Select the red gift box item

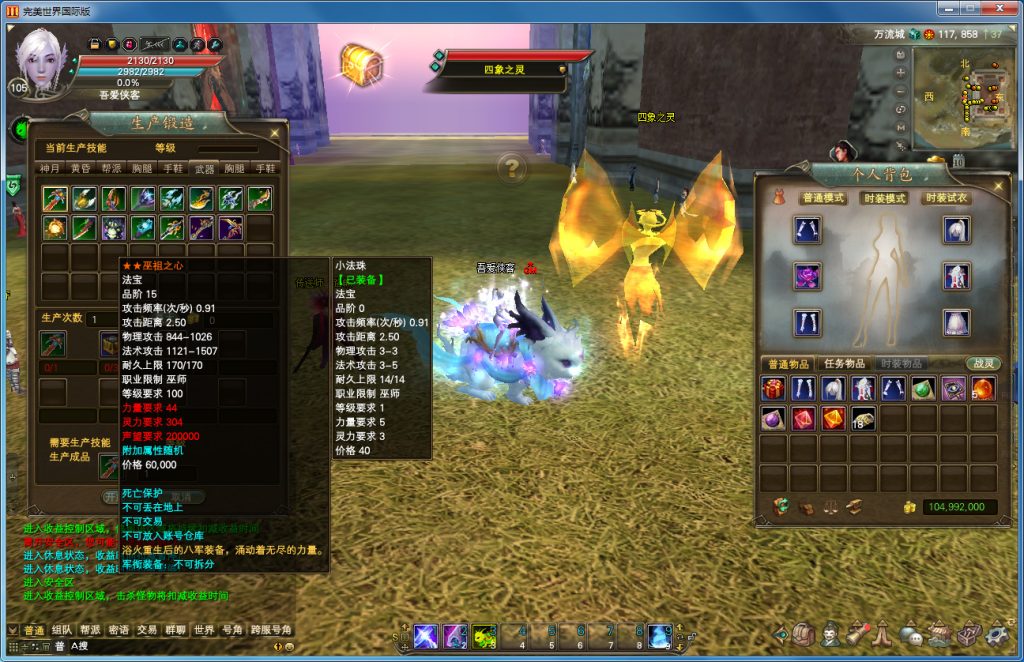click(x=772, y=389)
